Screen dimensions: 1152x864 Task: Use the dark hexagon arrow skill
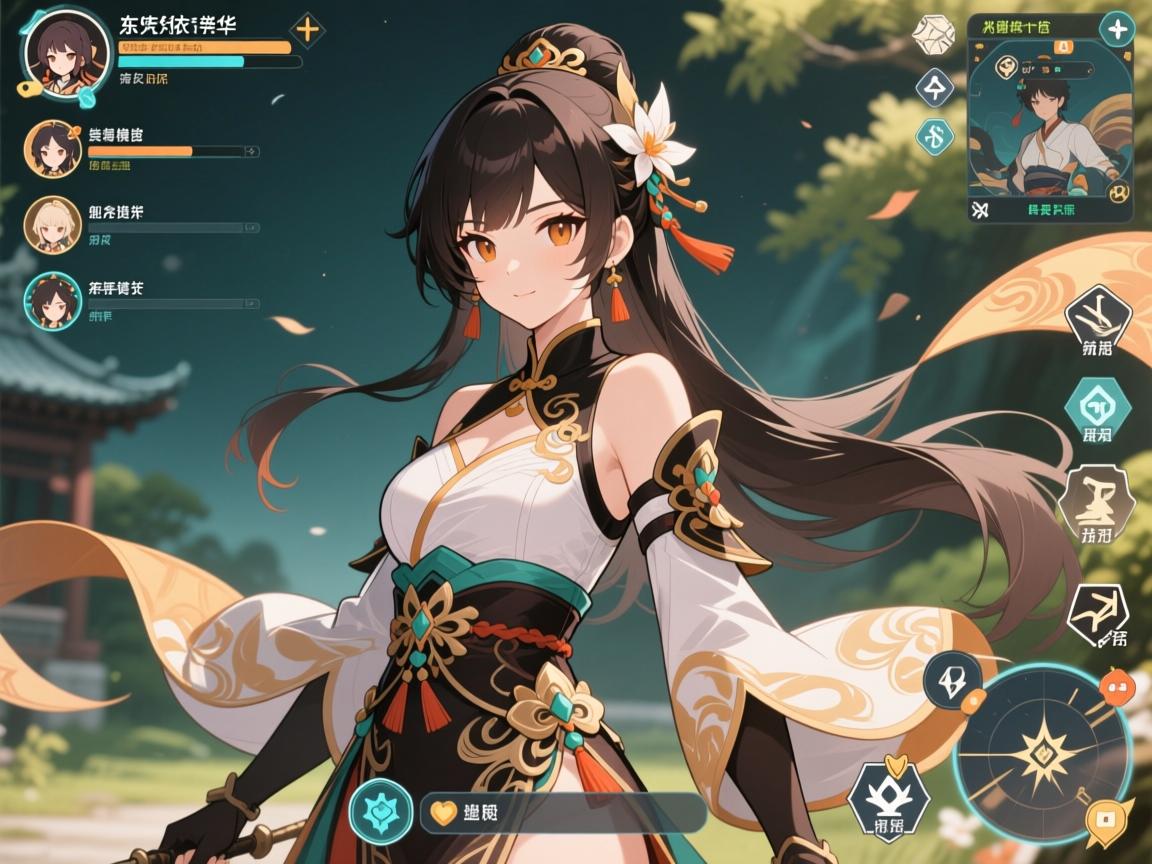(1097, 611)
